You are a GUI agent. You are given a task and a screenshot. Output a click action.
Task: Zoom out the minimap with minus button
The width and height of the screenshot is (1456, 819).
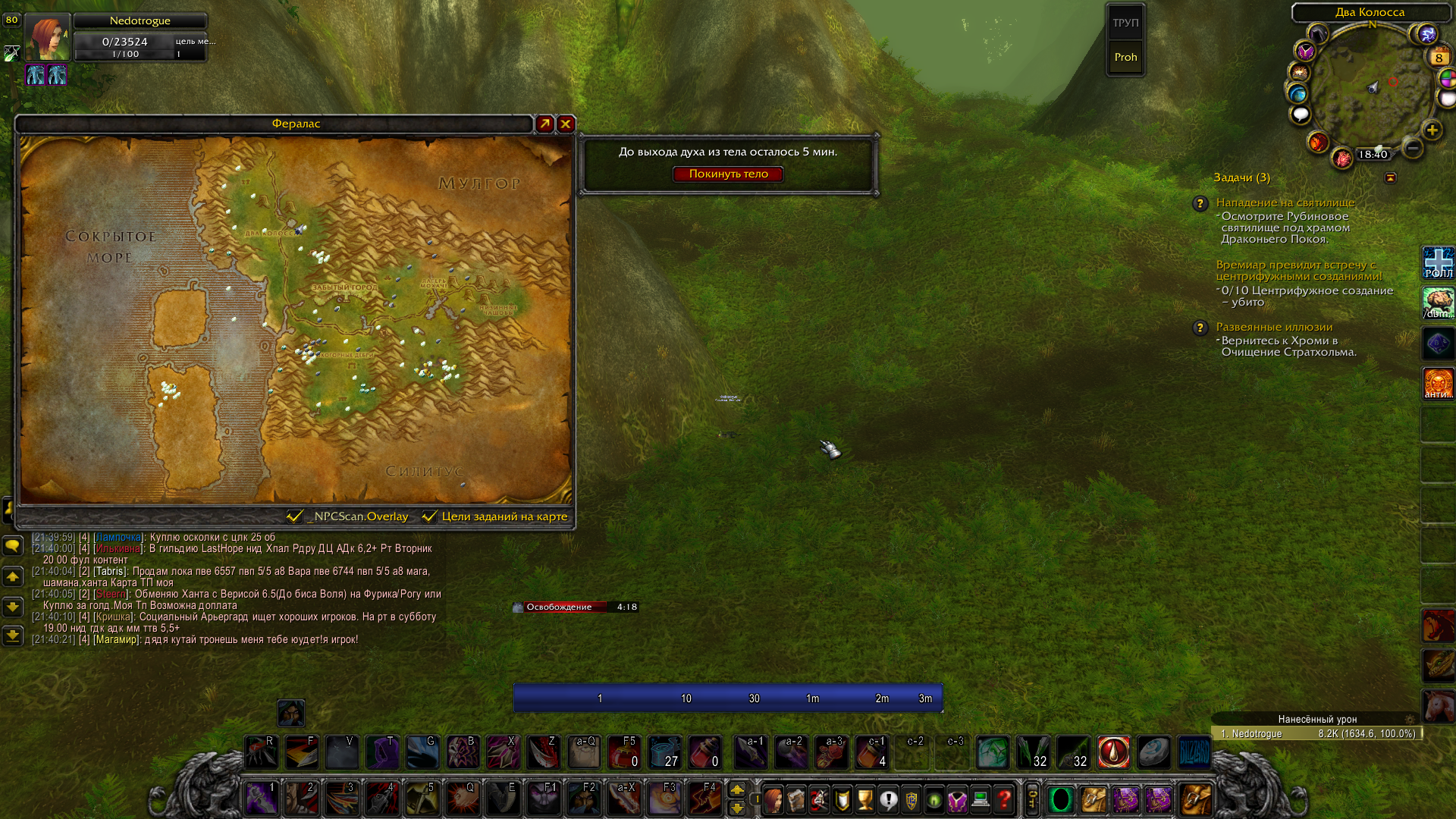click(1412, 148)
